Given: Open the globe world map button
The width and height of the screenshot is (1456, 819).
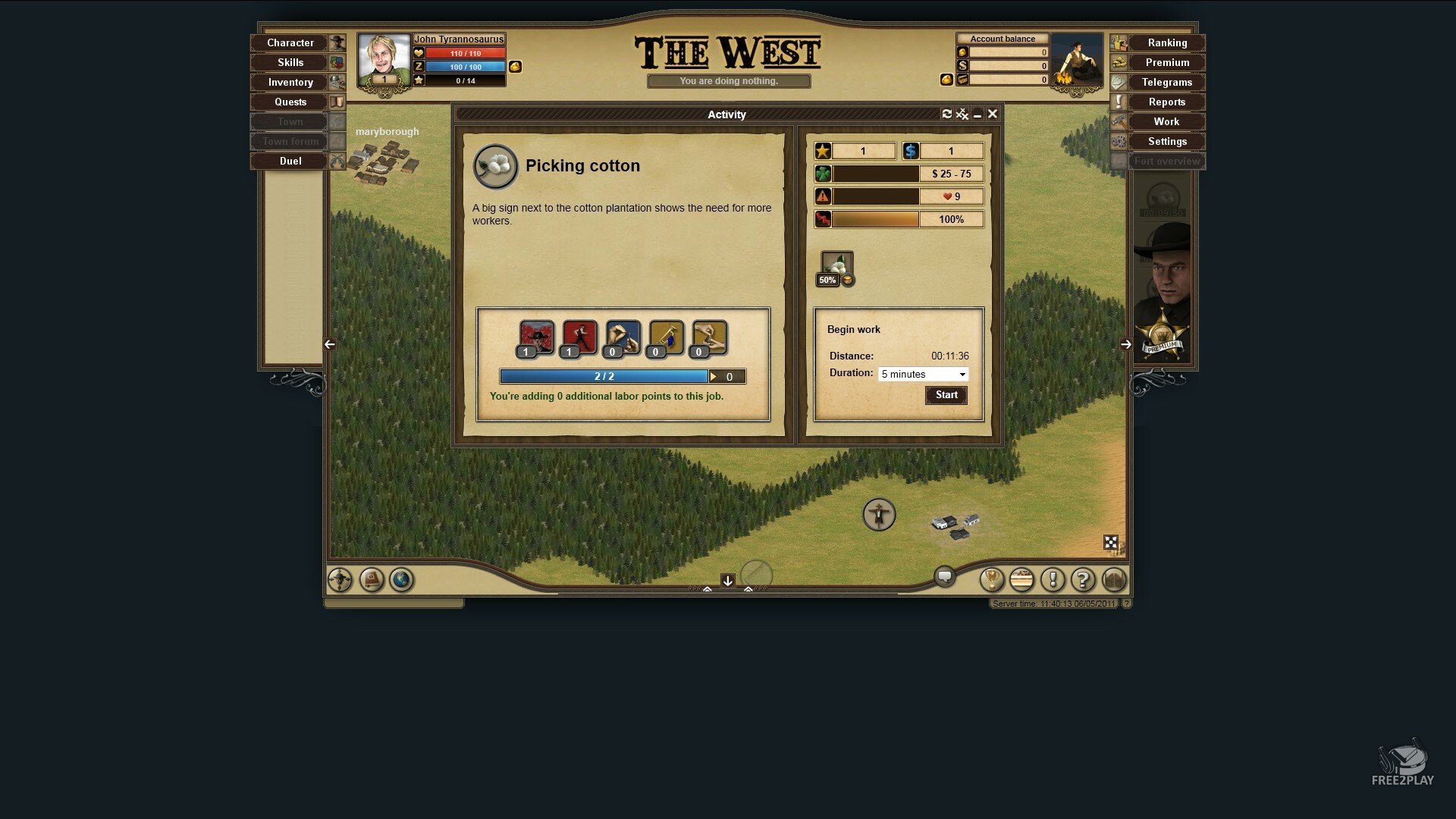Looking at the screenshot, I should 401,580.
